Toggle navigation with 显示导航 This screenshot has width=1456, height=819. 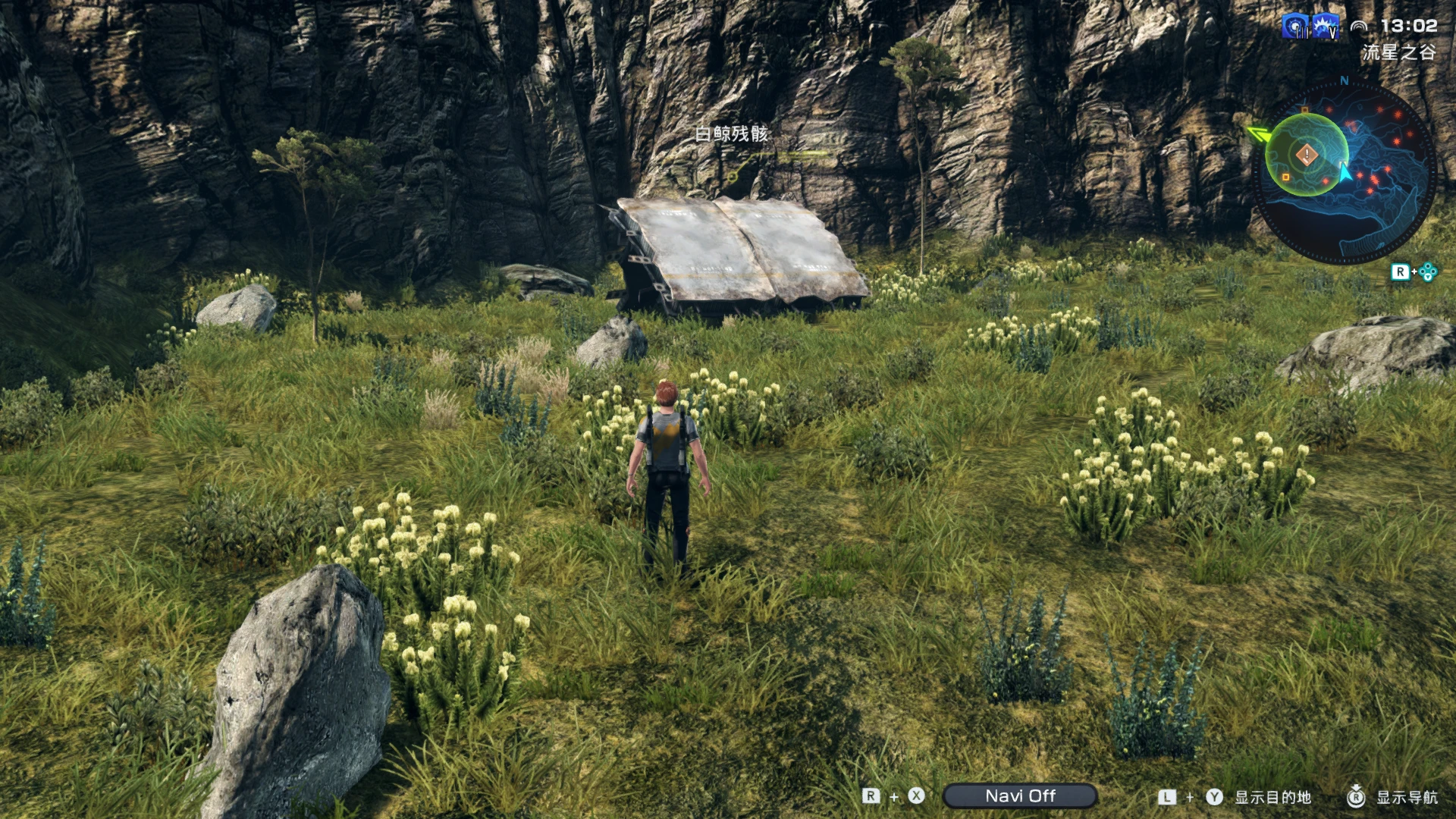coord(1409,796)
